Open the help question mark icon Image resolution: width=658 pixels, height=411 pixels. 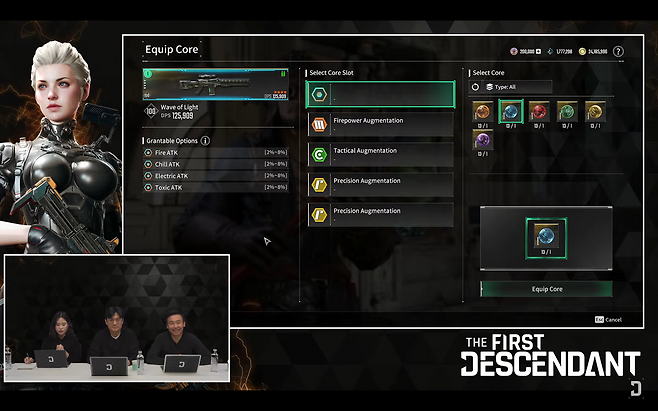pos(618,51)
